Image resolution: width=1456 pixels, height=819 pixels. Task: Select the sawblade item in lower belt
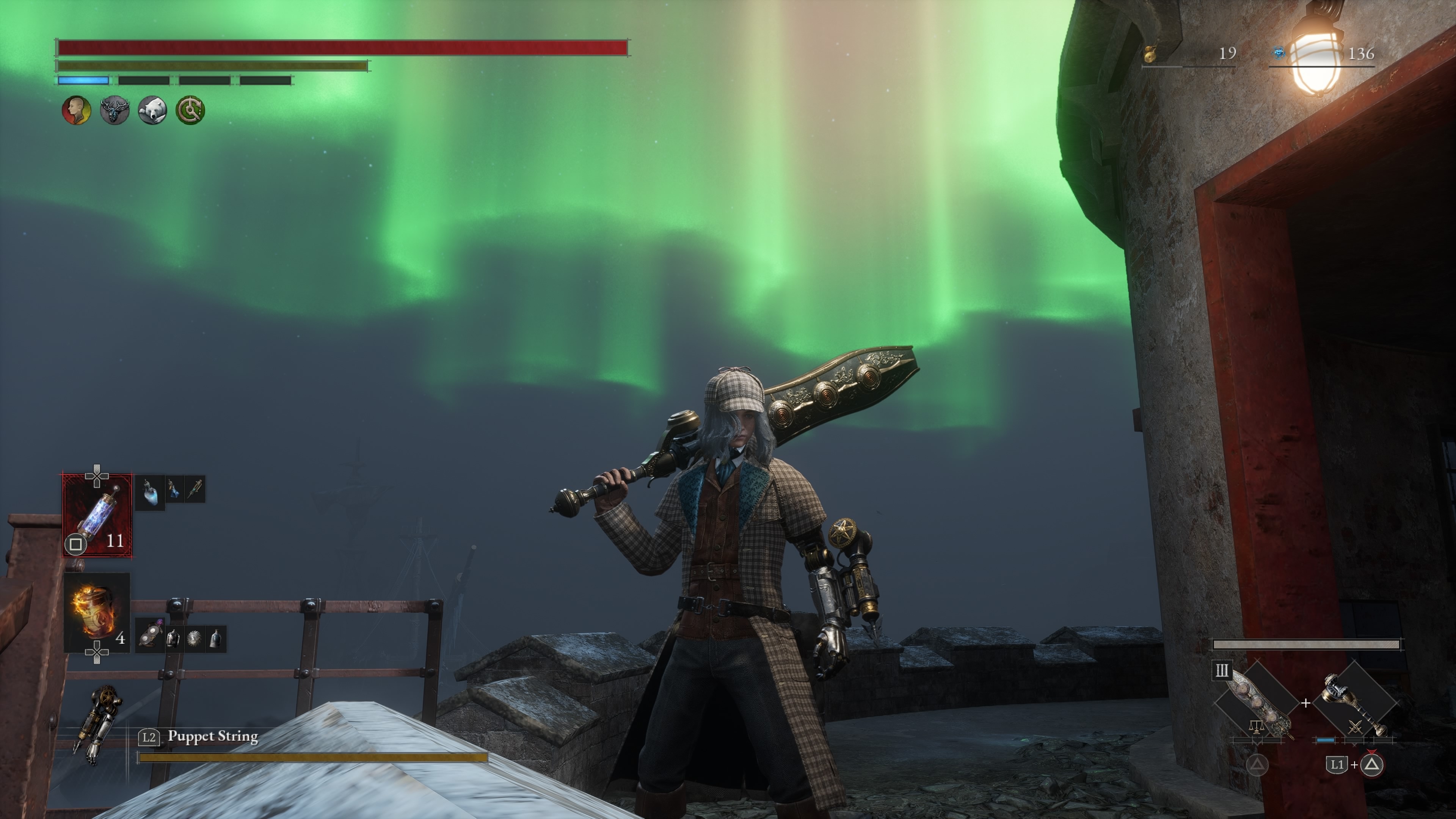click(195, 639)
